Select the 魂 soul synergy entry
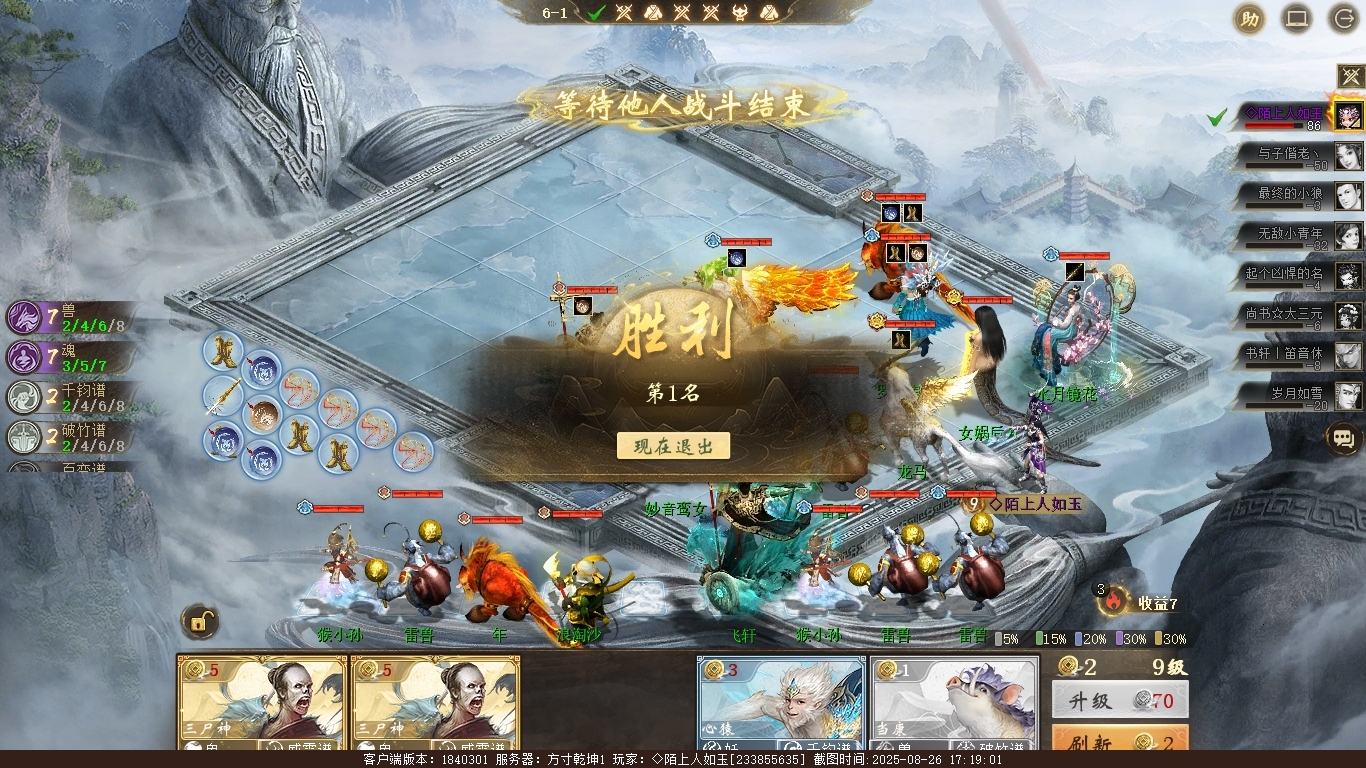 (70, 358)
